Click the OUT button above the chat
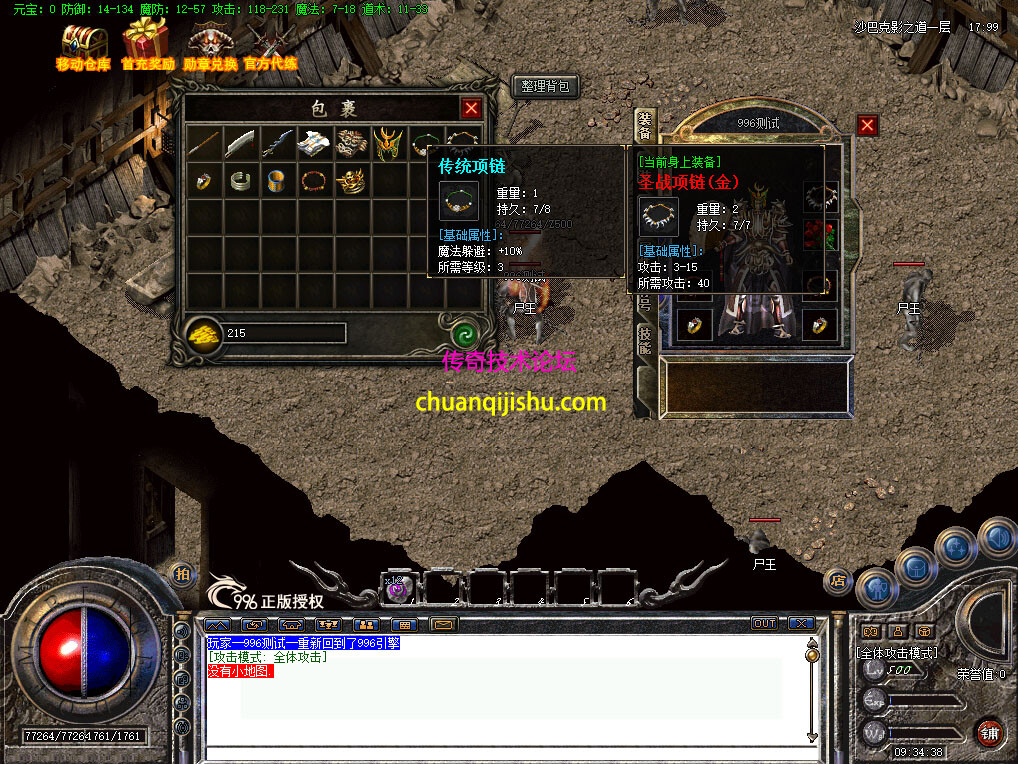Viewport: 1018px width, 764px height. (x=764, y=623)
